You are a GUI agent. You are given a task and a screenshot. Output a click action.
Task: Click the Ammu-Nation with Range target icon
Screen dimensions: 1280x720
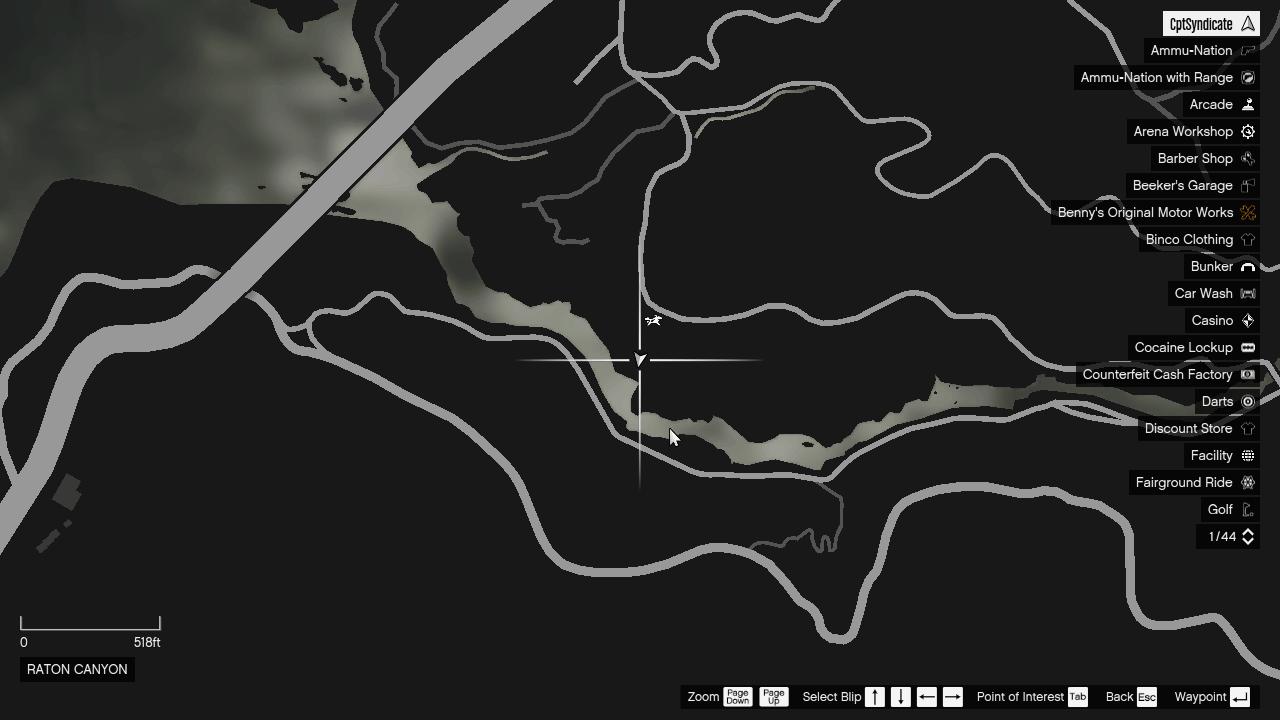[x=1247, y=77]
